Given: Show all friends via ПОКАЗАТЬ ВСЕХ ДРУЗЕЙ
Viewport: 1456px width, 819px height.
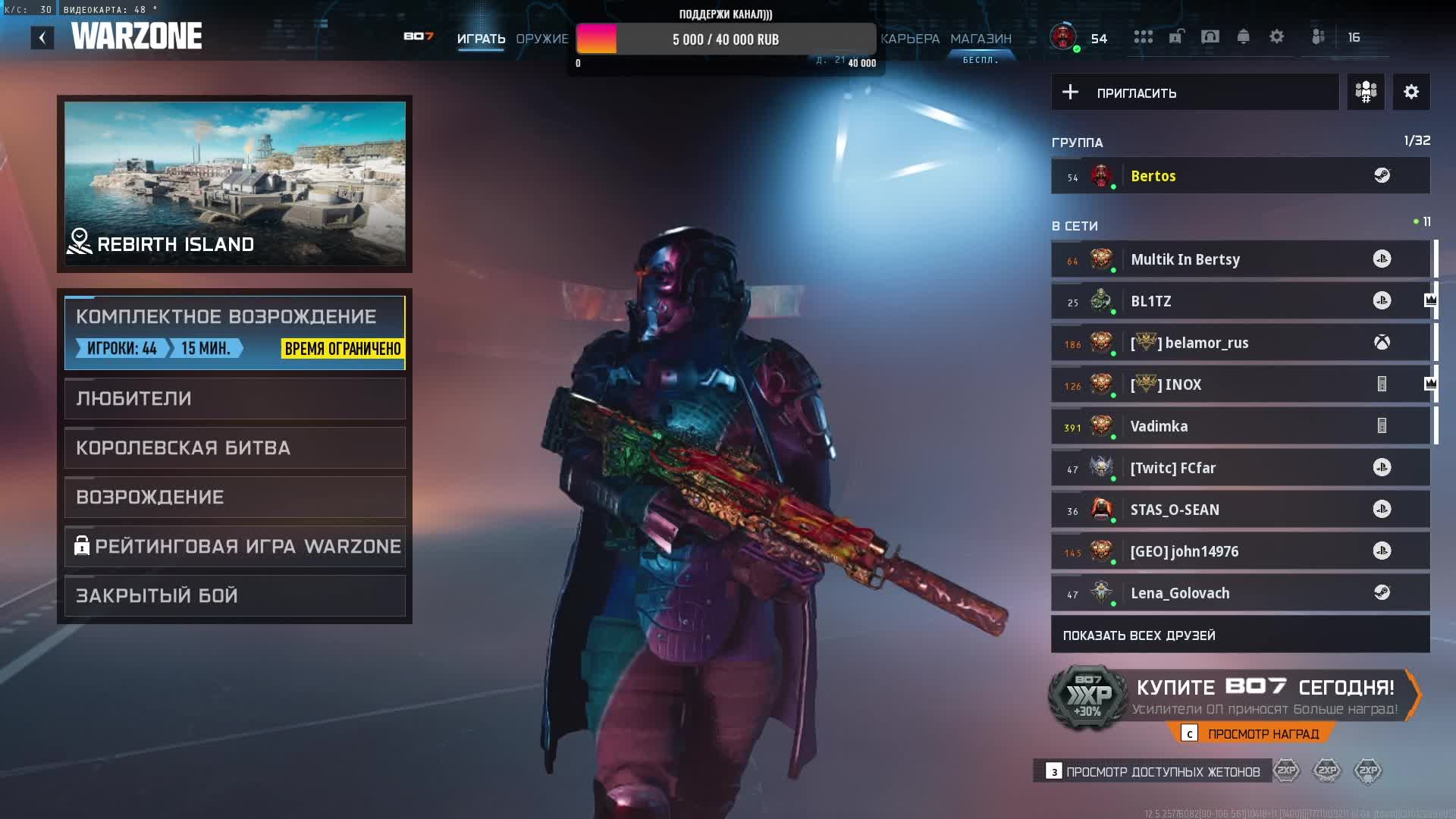Looking at the screenshot, I should (x=1240, y=635).
